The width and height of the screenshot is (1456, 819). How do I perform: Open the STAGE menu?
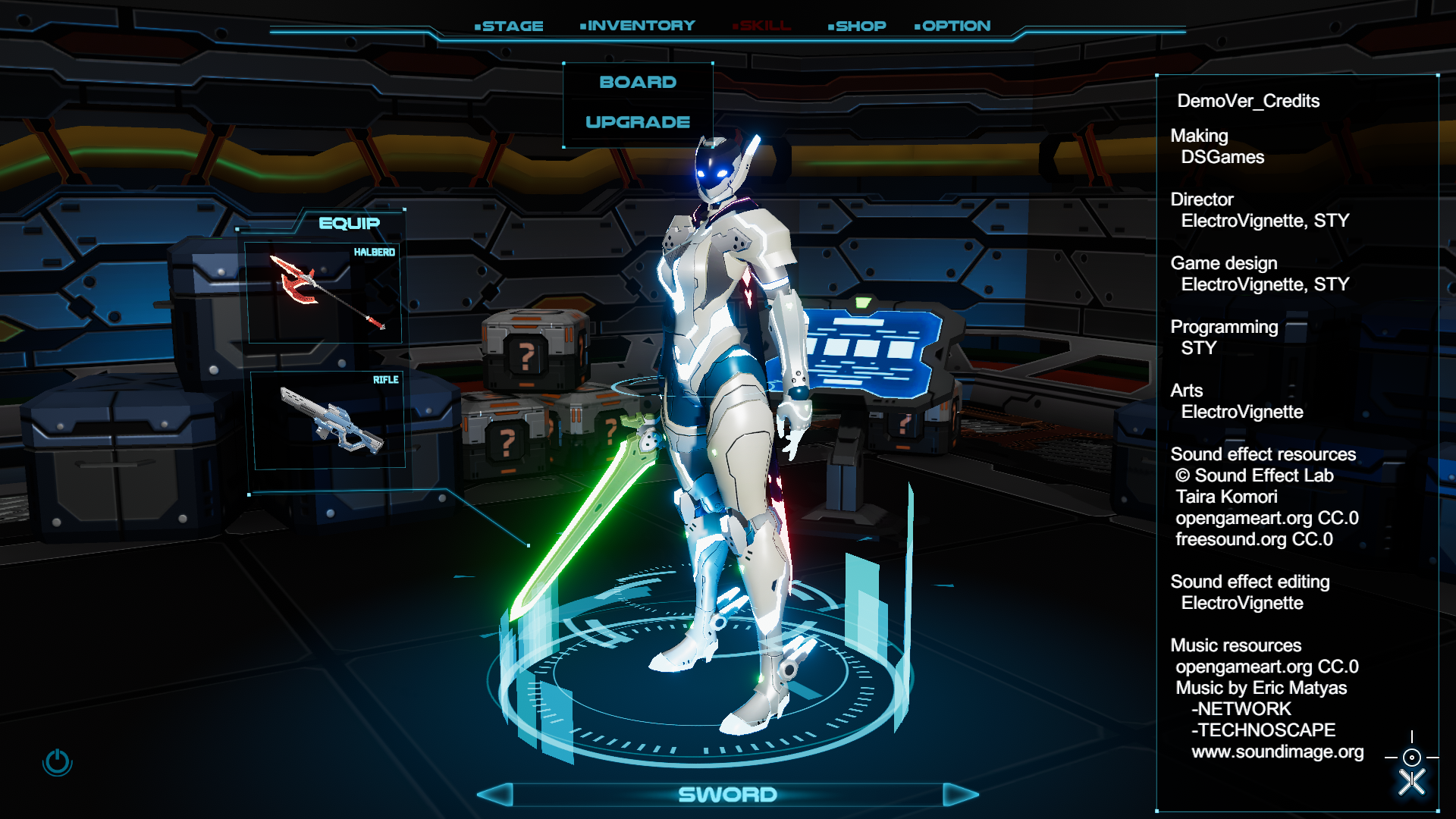[509, 26]
